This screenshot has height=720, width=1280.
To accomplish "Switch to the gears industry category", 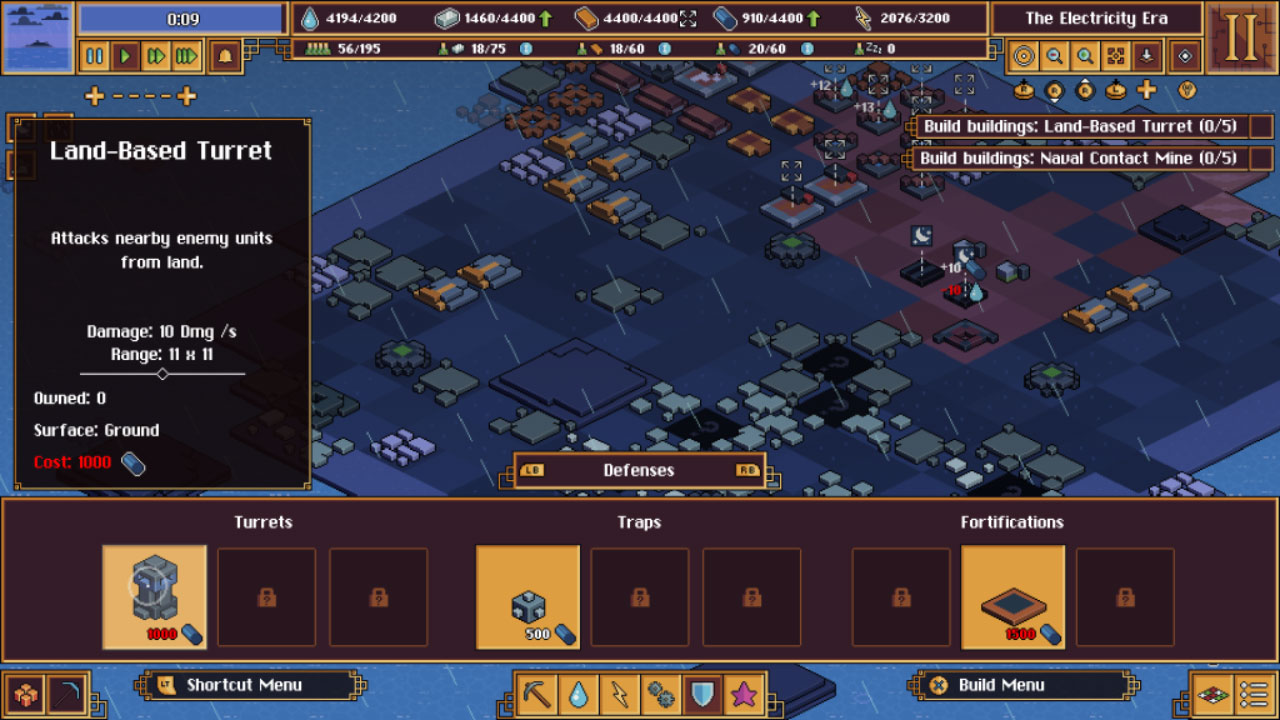I will [x=661, y=693].
